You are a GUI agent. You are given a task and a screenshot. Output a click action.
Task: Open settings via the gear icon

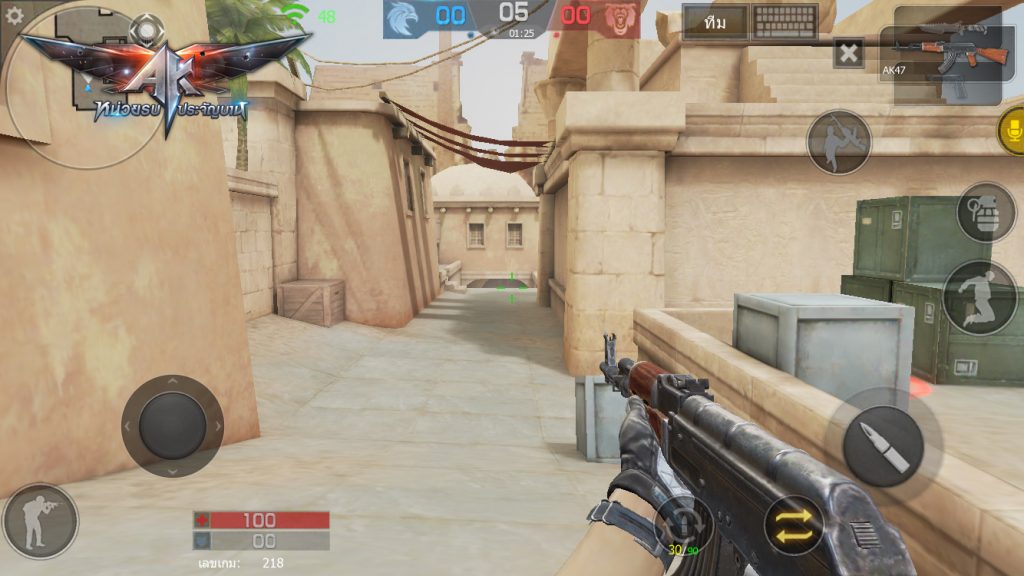14,15
